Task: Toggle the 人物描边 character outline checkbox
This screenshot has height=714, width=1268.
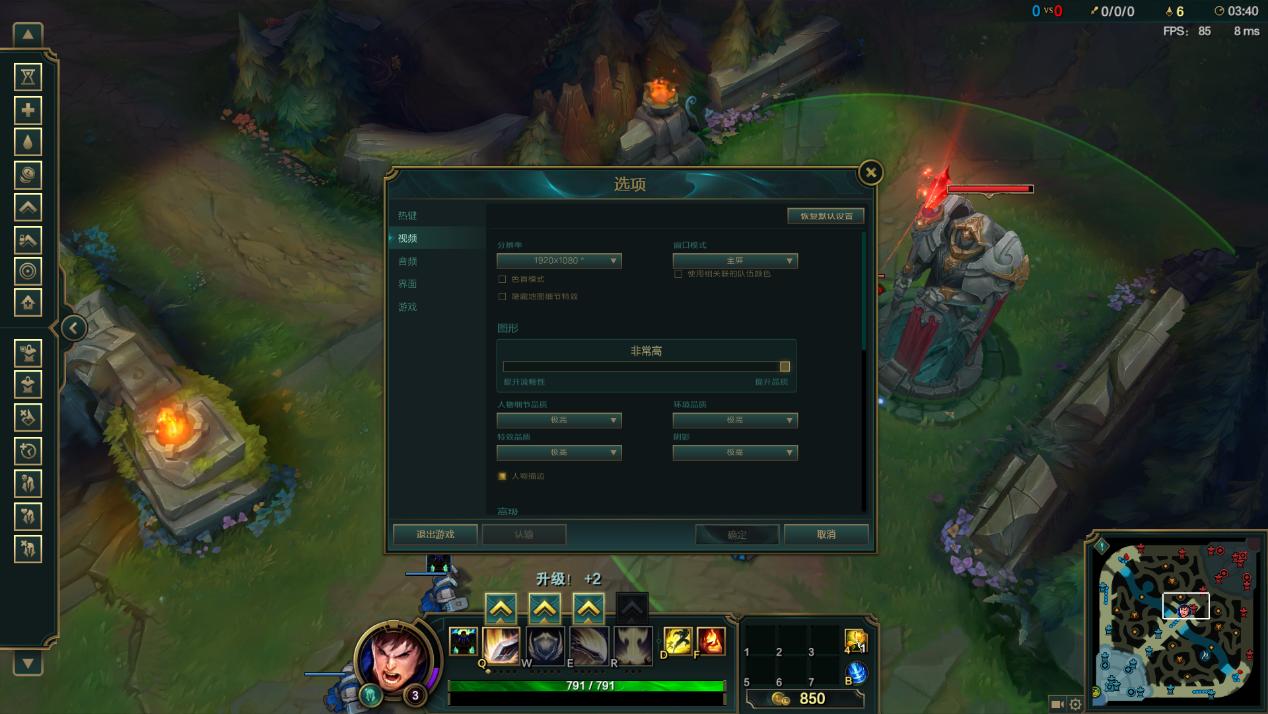Action: tap(502, 476)
